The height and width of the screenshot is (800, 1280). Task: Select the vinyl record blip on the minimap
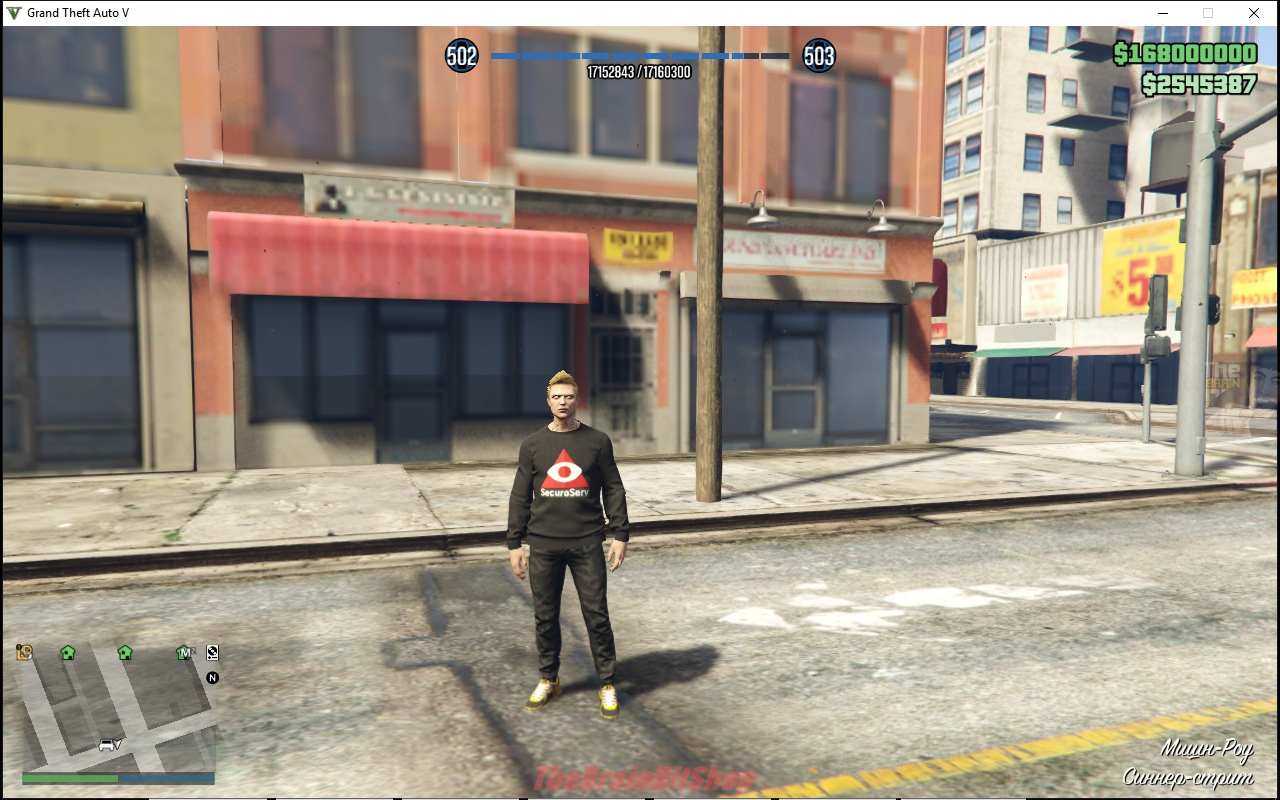[212, 653]
